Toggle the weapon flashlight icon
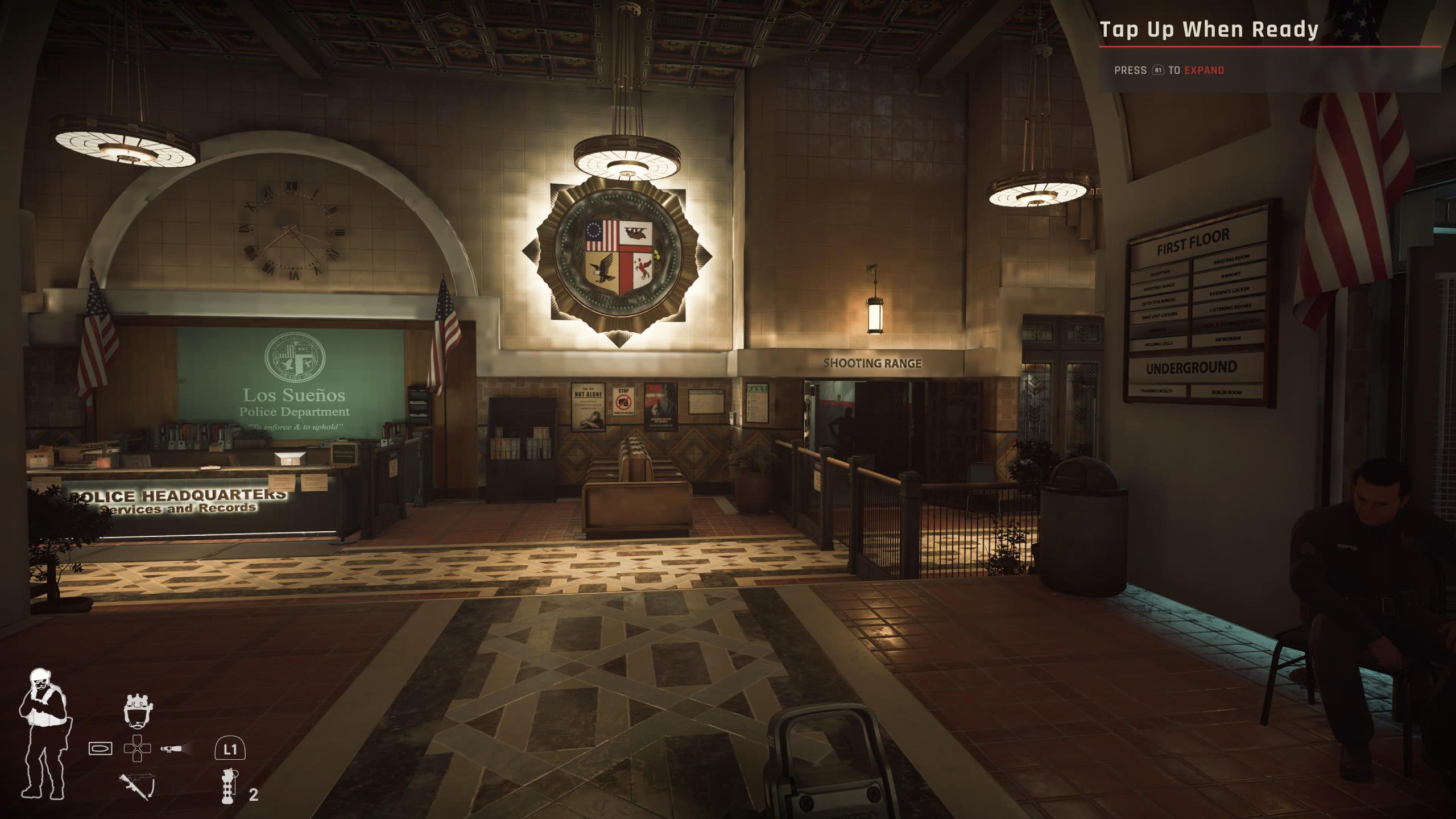Viewport: 1456px width, 819px height. coord(172,748)
